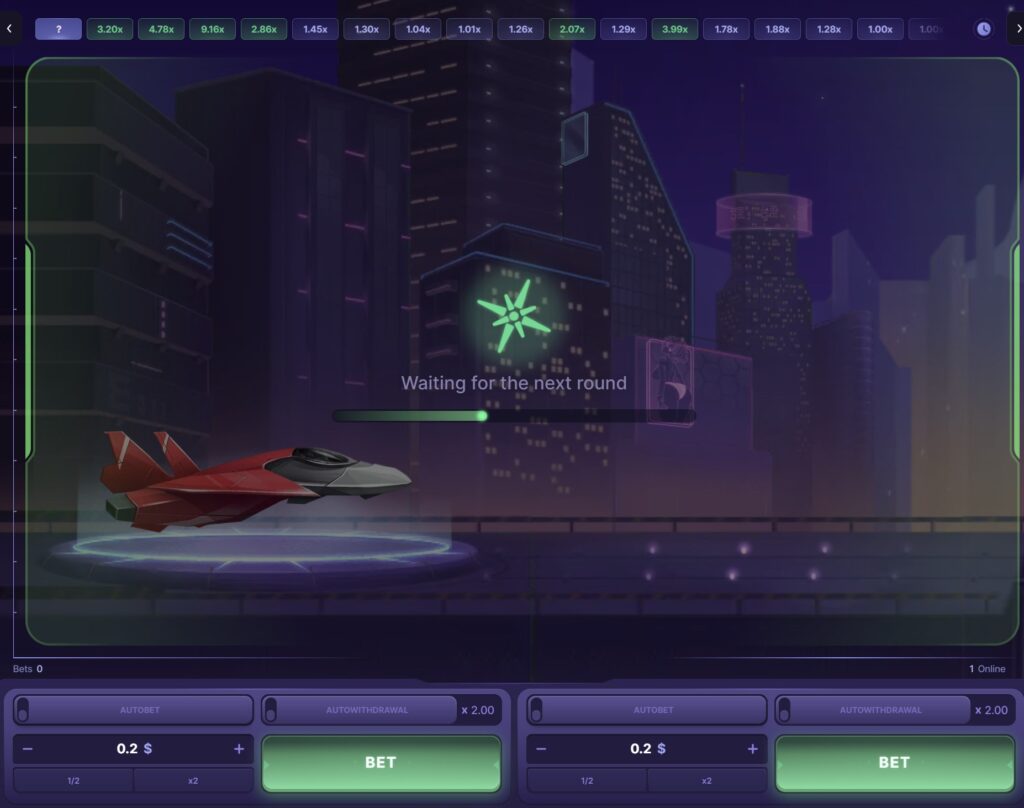The height and width of the screenshot is (808, 1024).
Task: Select the 9.16x past round chip
Action: coord(212,29)
